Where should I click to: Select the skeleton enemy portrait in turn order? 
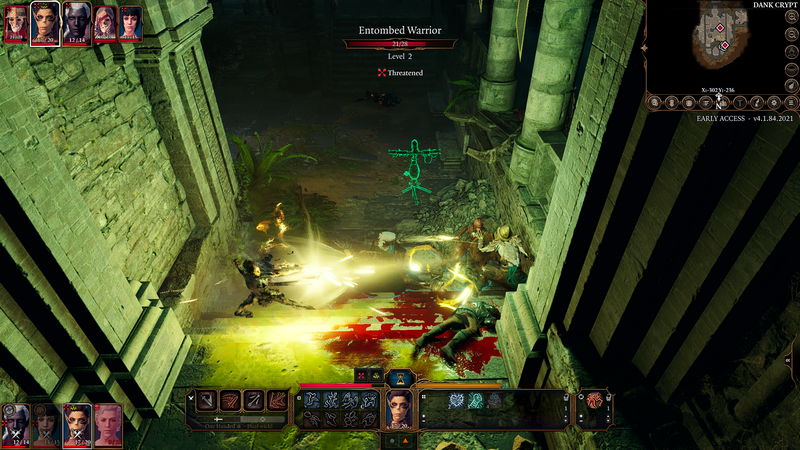point(15,20)
